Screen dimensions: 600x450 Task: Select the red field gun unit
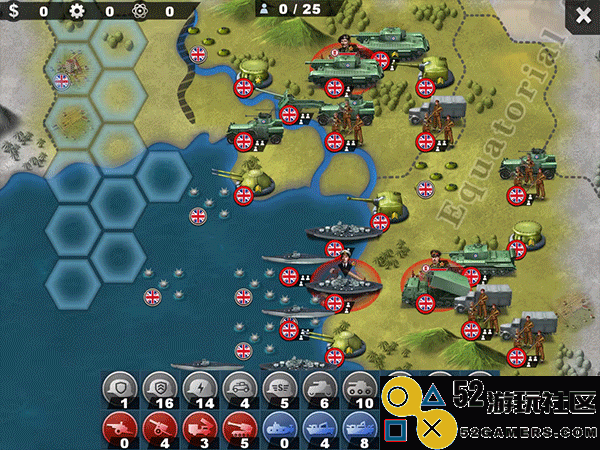coord(120,425)
